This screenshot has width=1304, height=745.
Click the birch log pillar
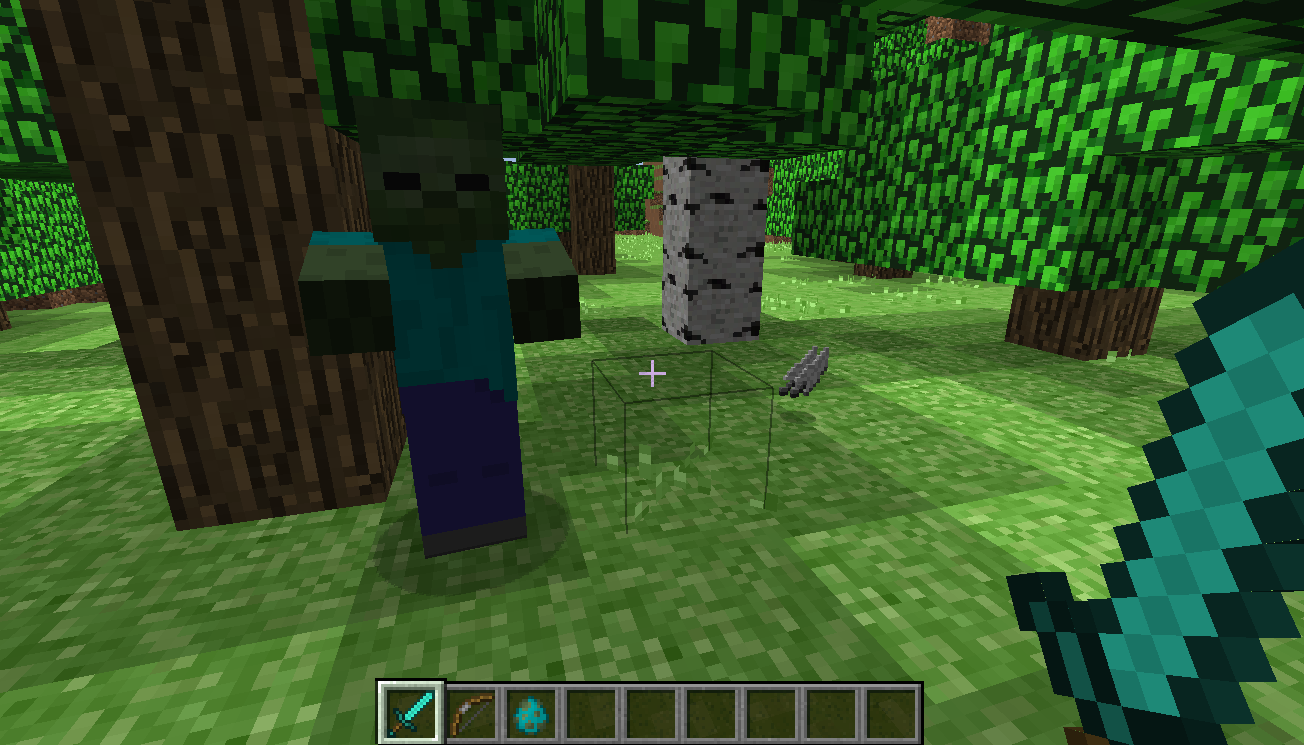pyautogui.click(x=712, y=250)
